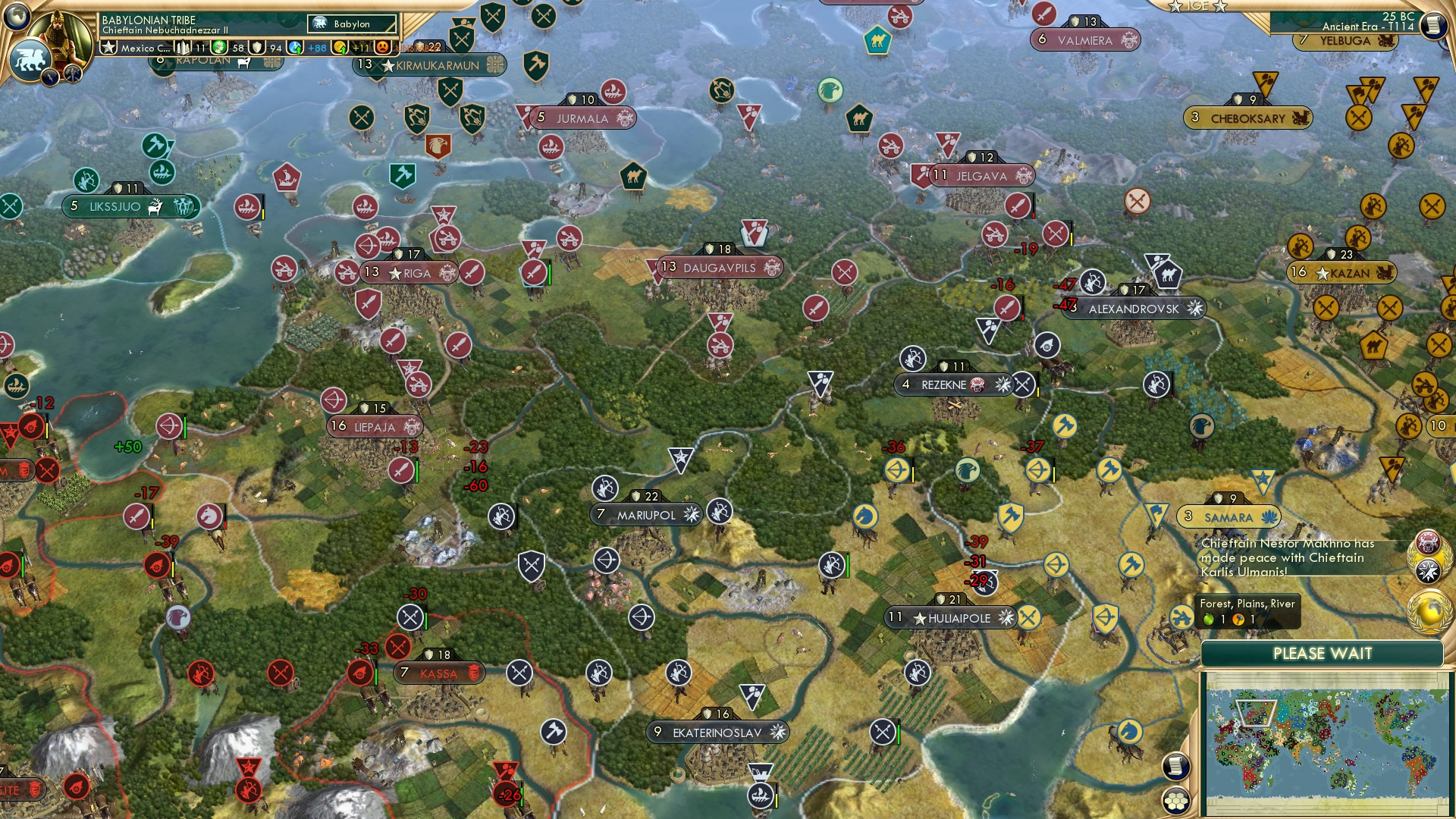
Task: Select the Daugavpils city banner
Action: [720, 268]
